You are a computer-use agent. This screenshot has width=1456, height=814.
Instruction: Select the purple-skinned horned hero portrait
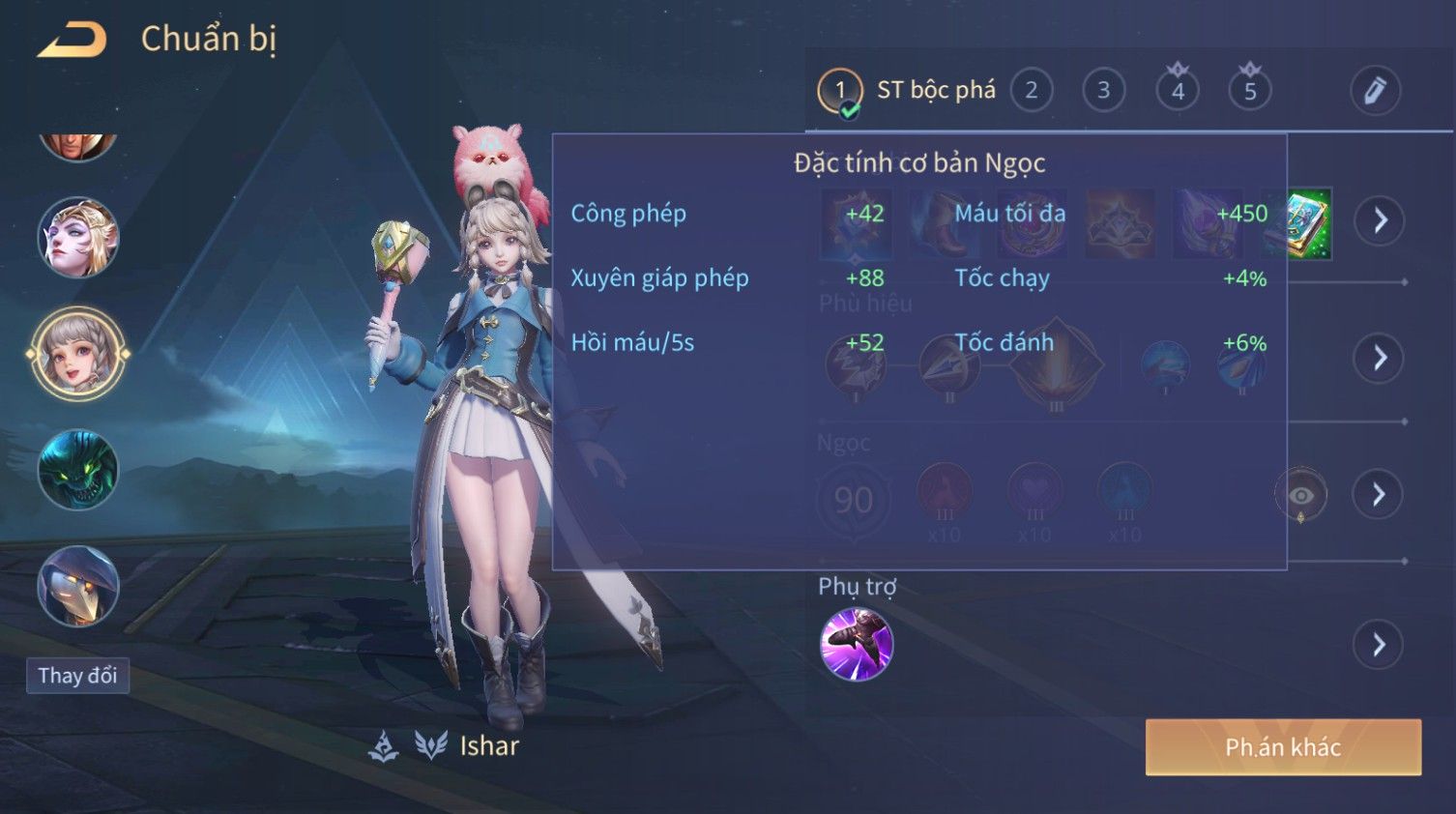click(78, 238)
